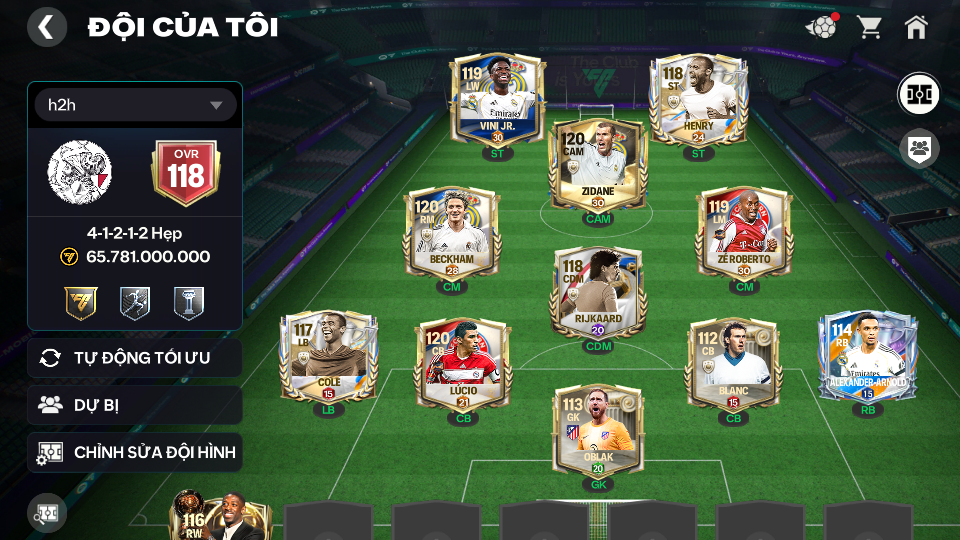Open the shopping cart store
The image size is (960, 540).
click(x=869, y=27)
